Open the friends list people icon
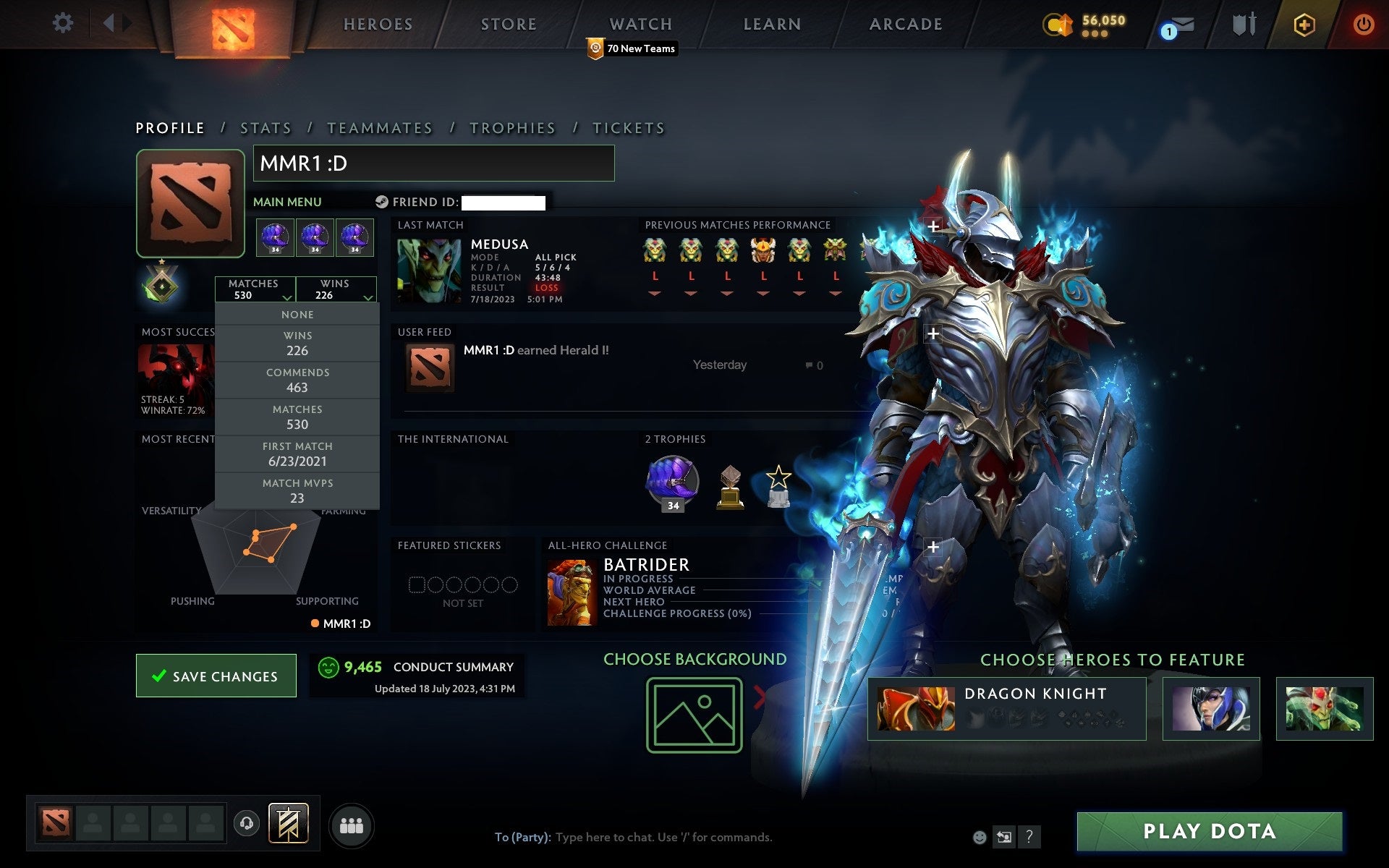 pyautogui.click(x=352, y=825)
